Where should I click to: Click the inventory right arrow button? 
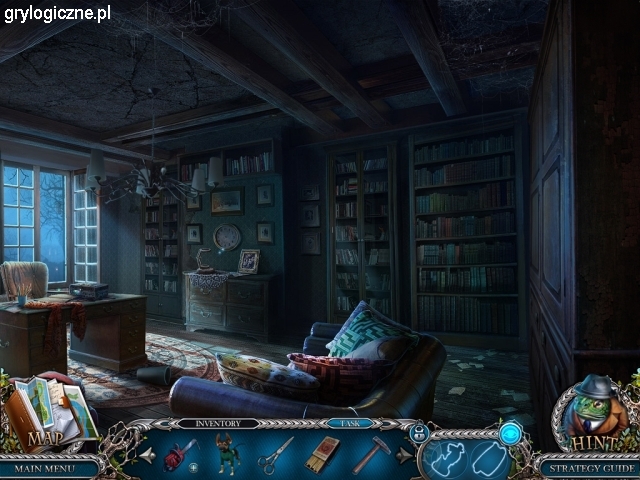point(404,456)
